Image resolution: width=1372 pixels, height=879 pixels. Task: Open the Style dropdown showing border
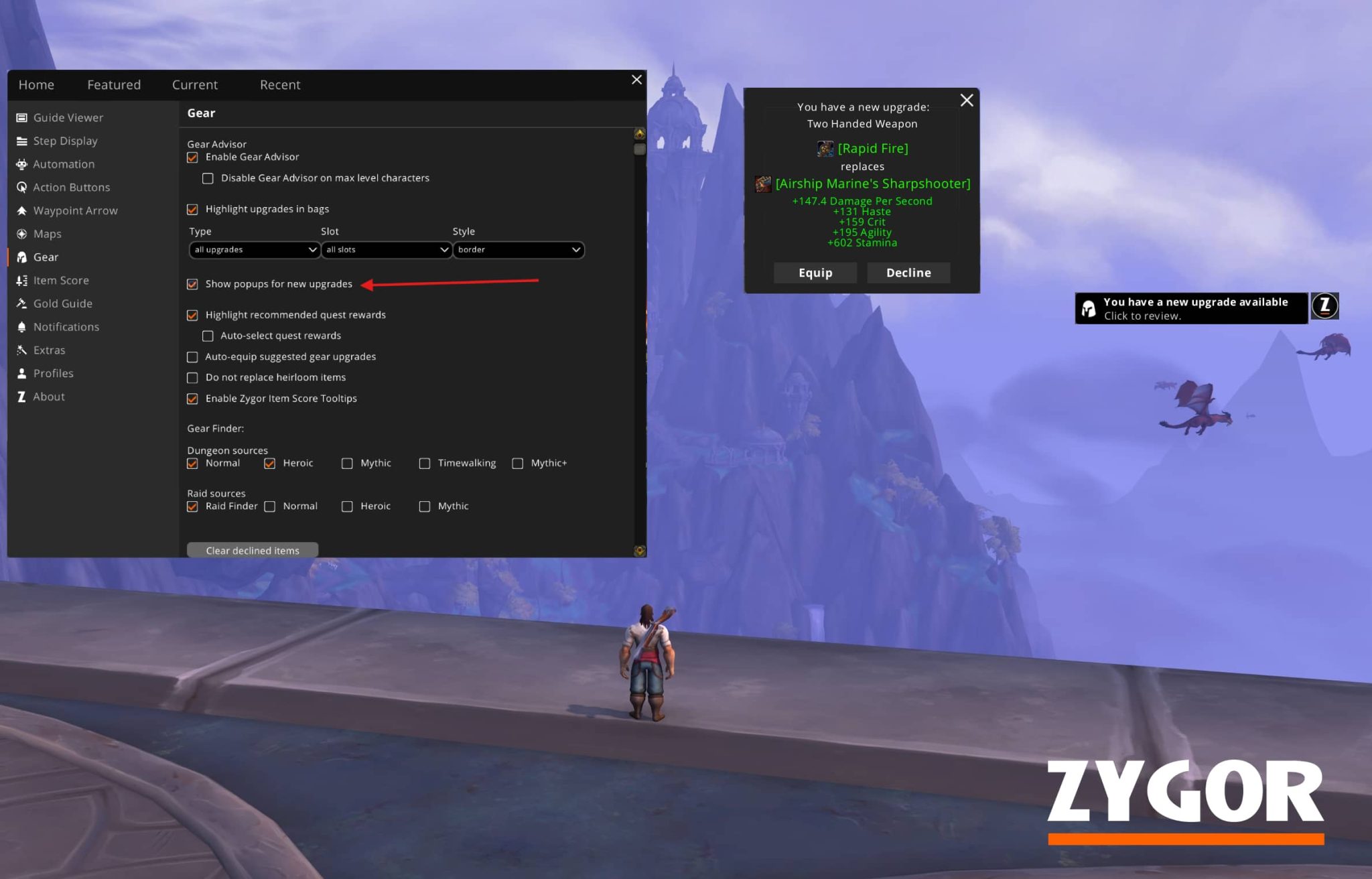(x=518, y=249)
